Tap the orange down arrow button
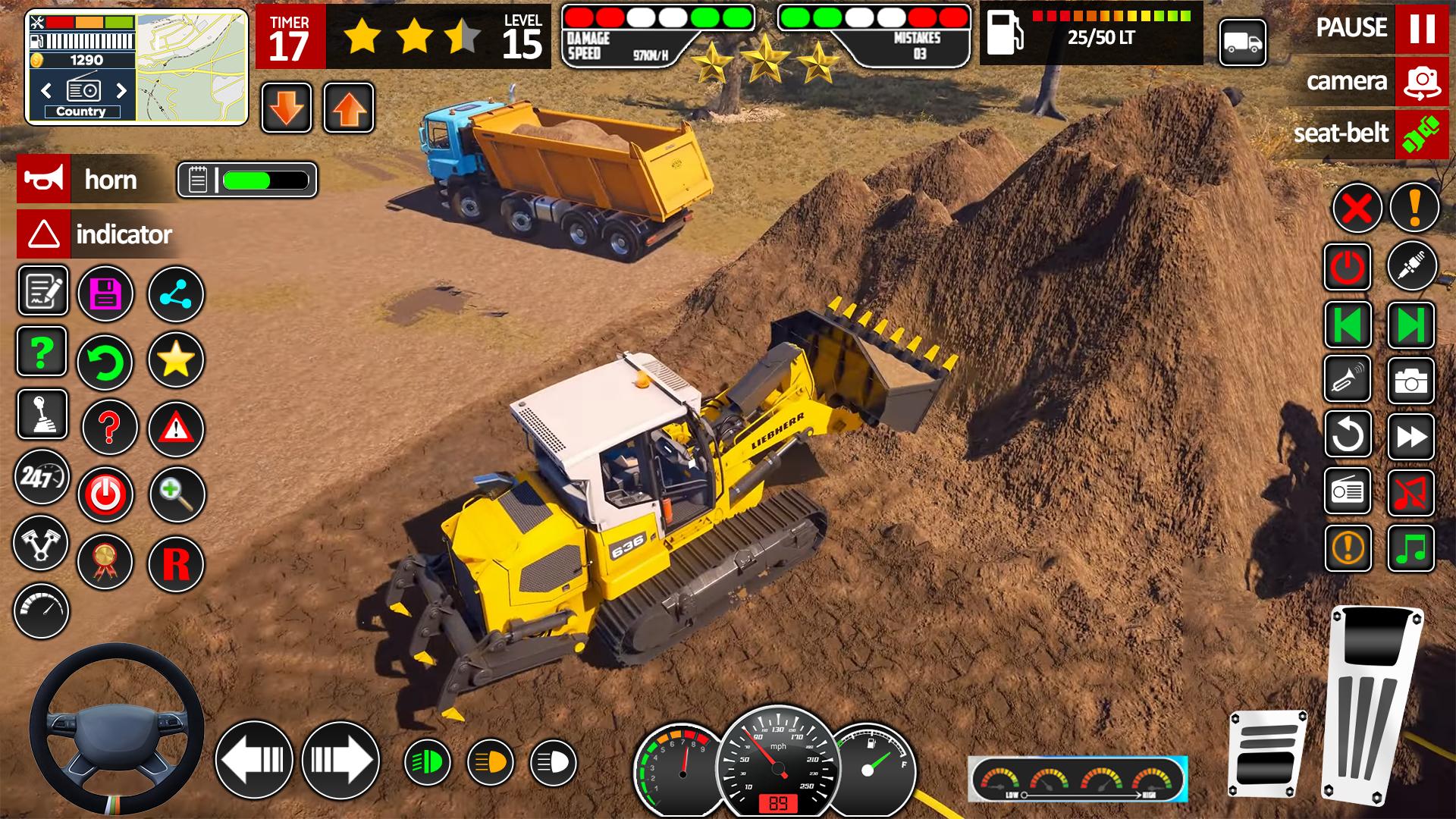This screenshot has width=1456, height=819. point(287,108)
